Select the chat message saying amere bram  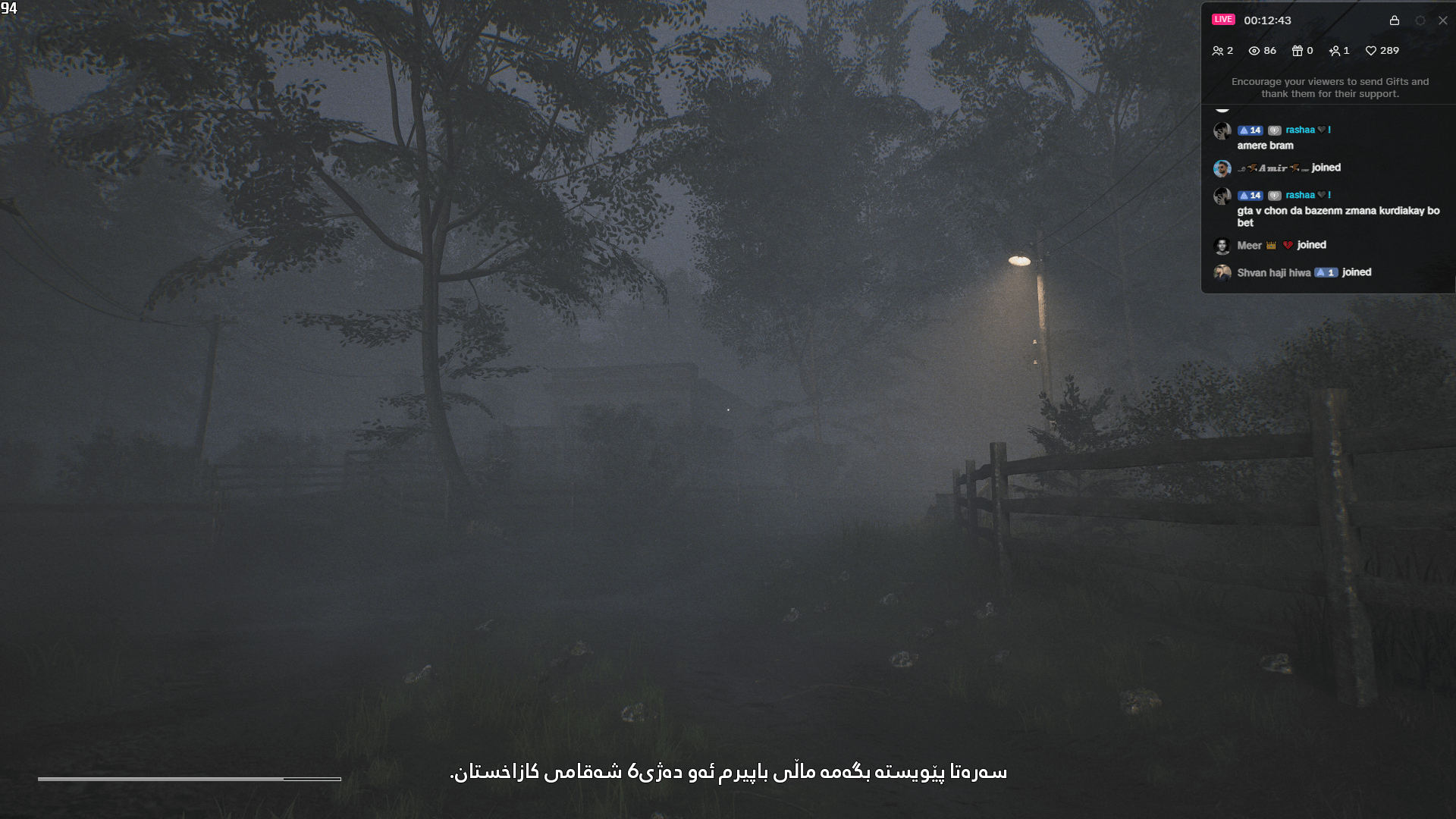tap(1265, 146)
